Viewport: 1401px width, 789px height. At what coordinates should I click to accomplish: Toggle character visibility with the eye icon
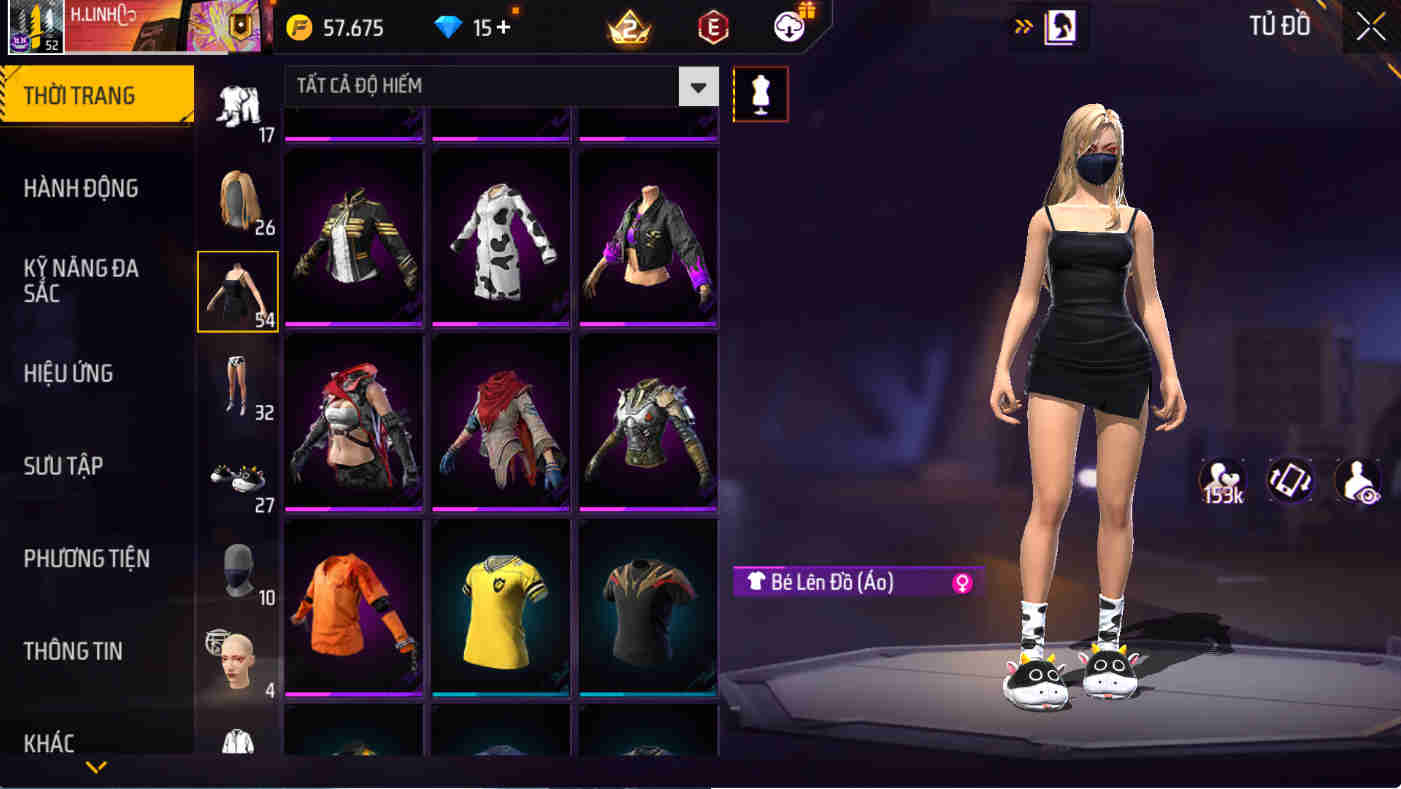click(1360, 481)
